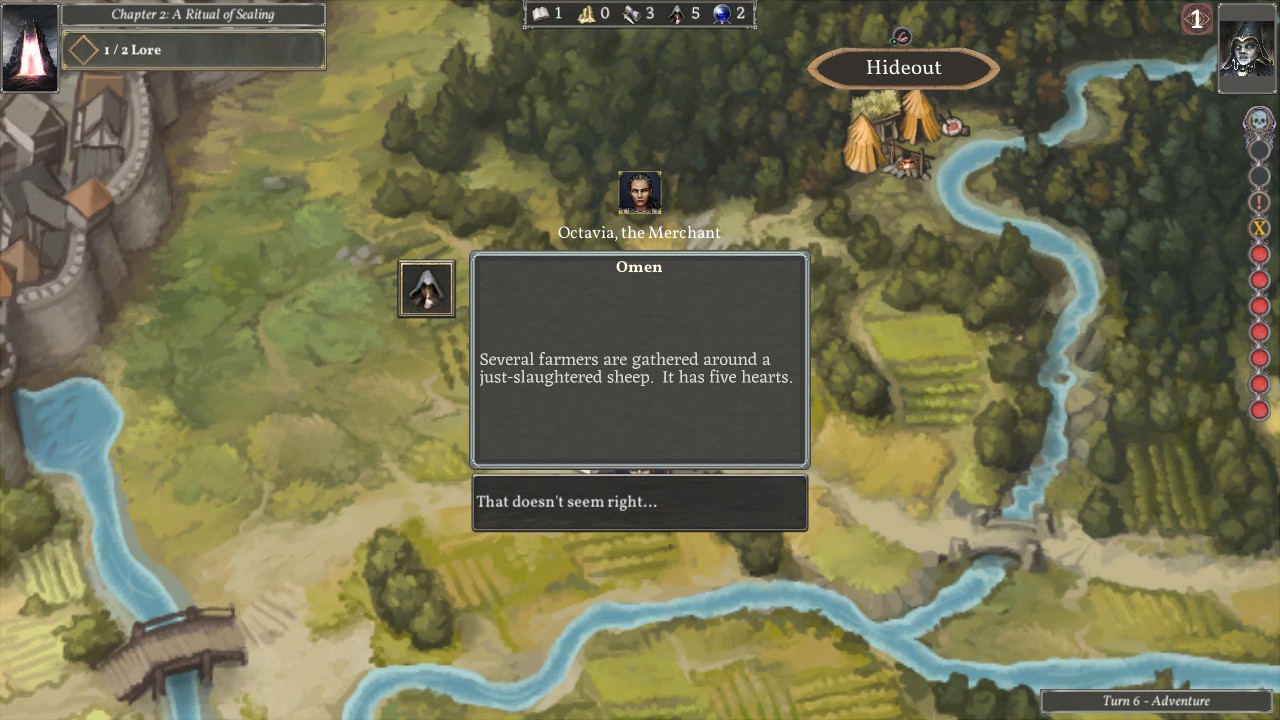Click the small icon above the Hideout banner
This screenshot has width=1280, height=720.
901,37
